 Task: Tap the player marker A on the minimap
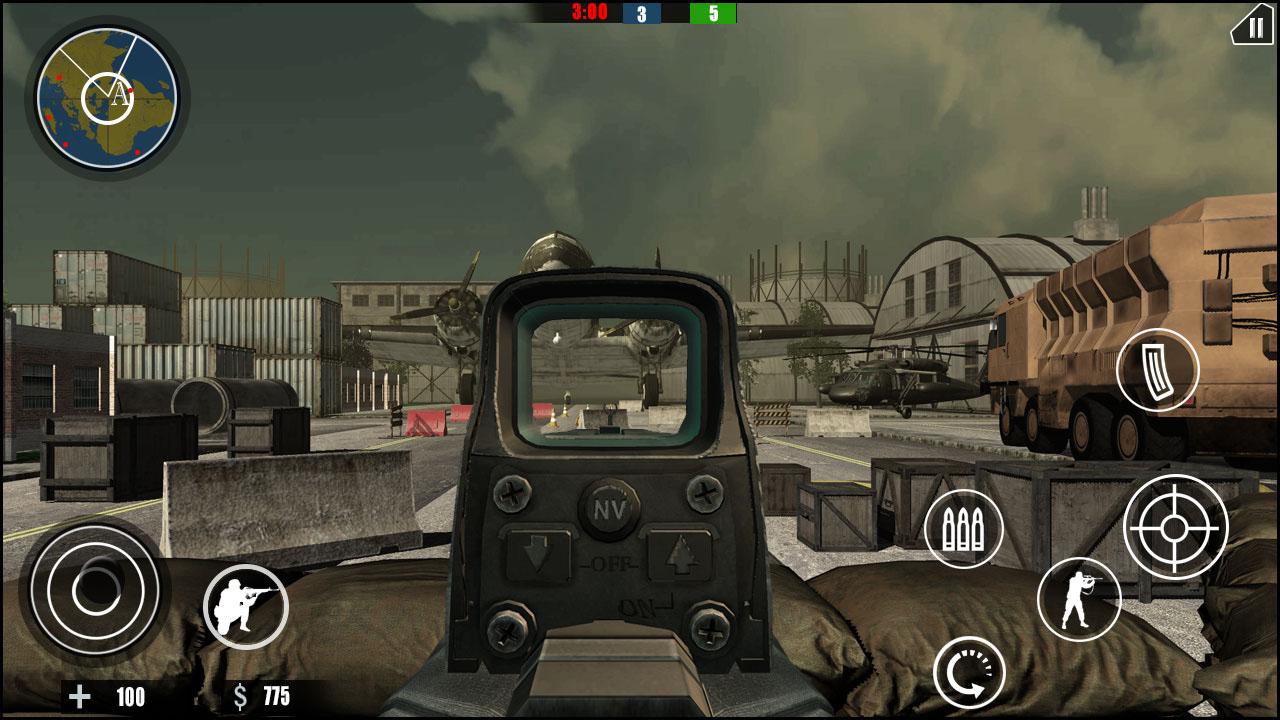[120, 93]
